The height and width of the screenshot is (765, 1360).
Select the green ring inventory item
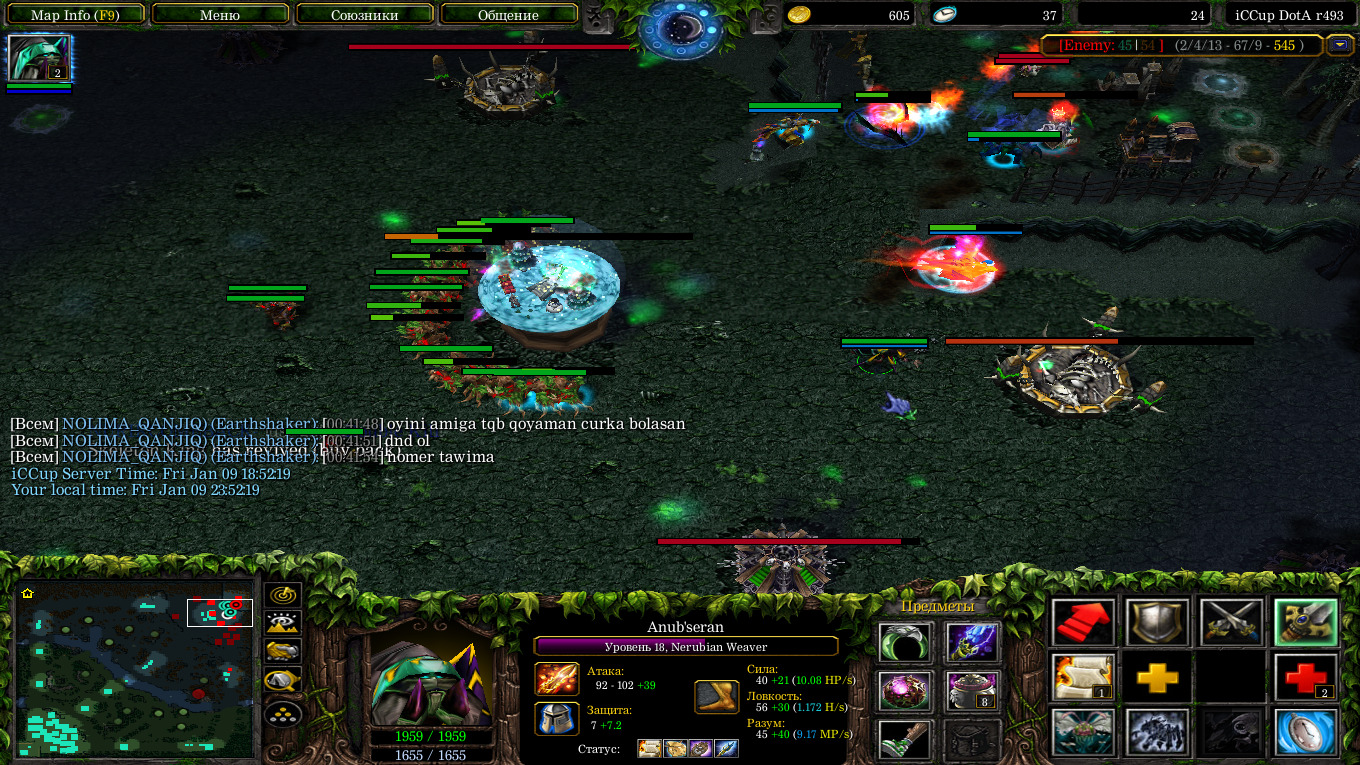click(x=905, y=643)
